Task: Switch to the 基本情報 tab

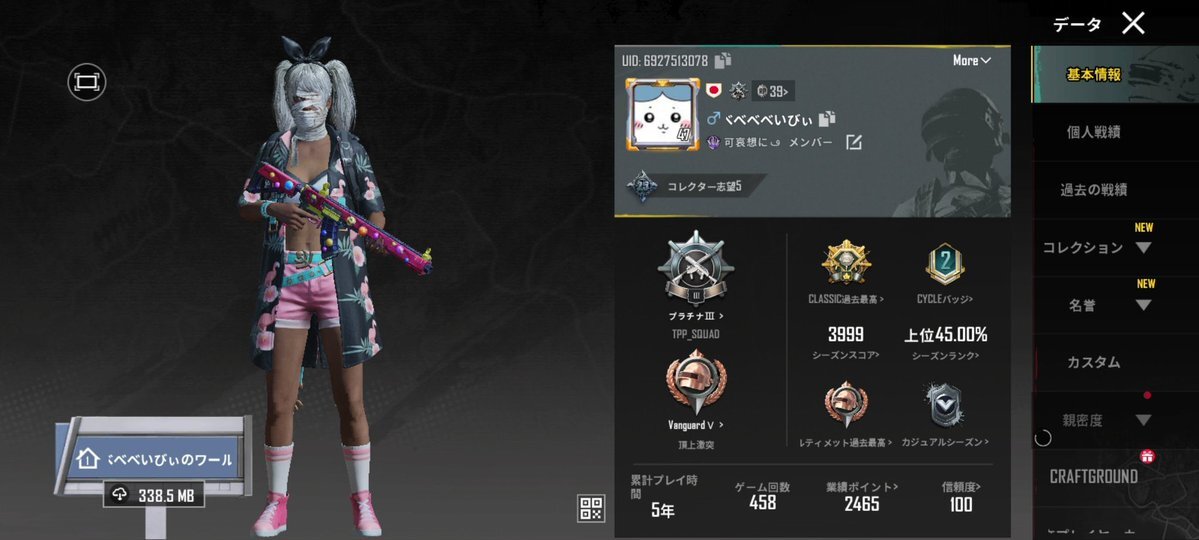Action: pos(1094,74)
